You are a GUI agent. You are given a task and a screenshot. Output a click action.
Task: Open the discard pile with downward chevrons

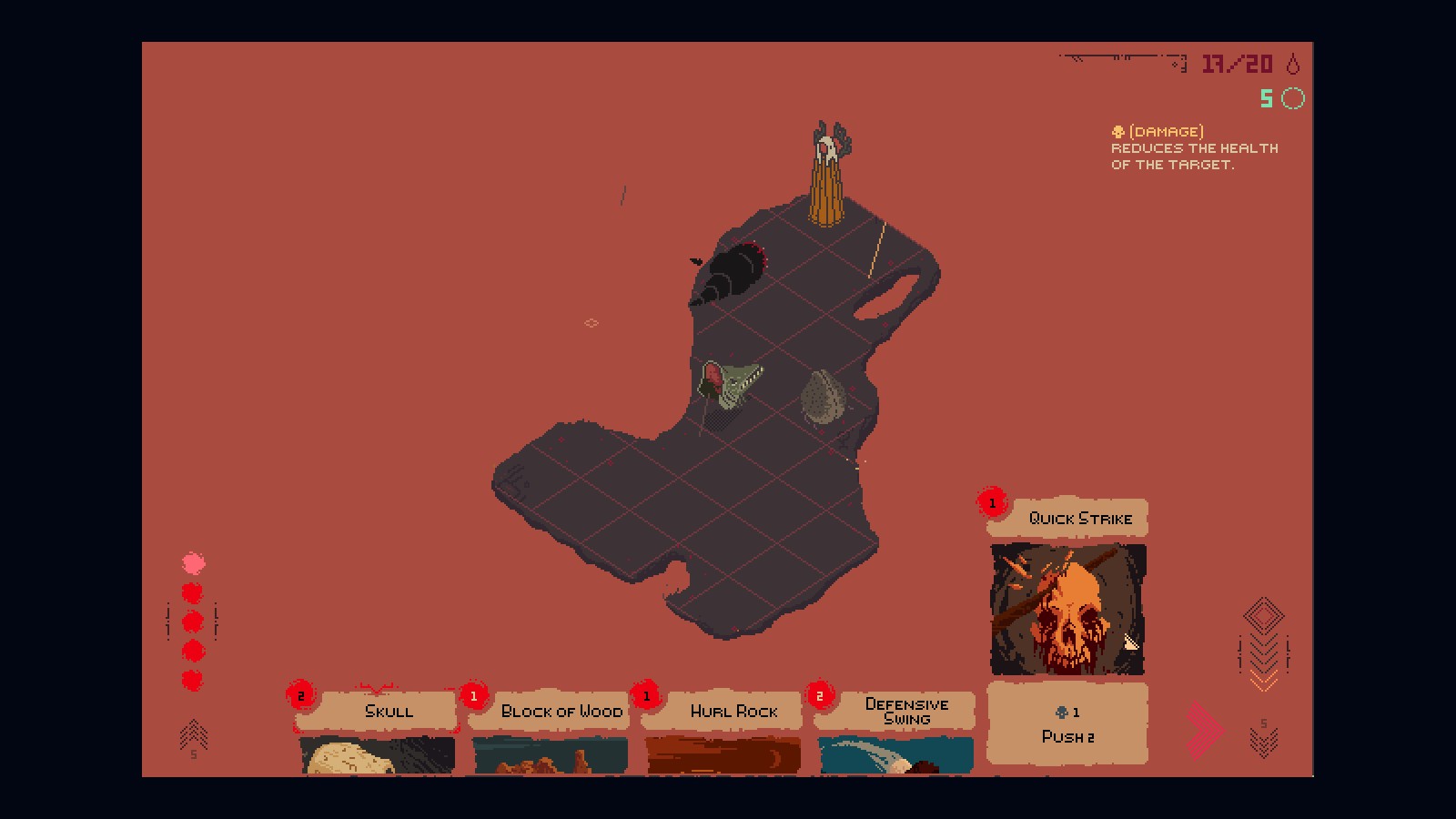point(1263,740)
